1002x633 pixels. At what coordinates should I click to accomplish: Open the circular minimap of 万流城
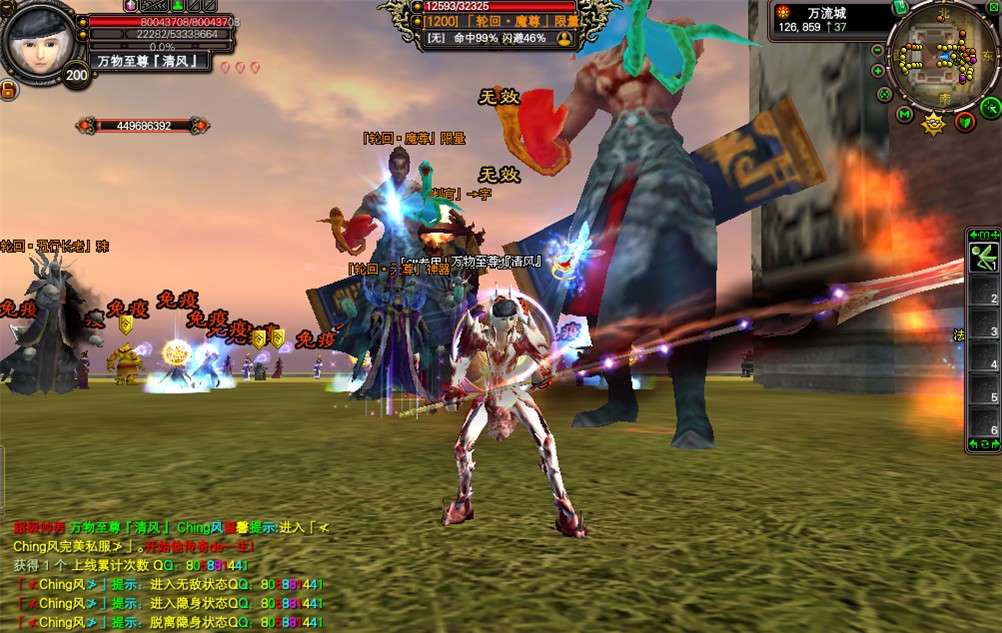click(942, 56)
